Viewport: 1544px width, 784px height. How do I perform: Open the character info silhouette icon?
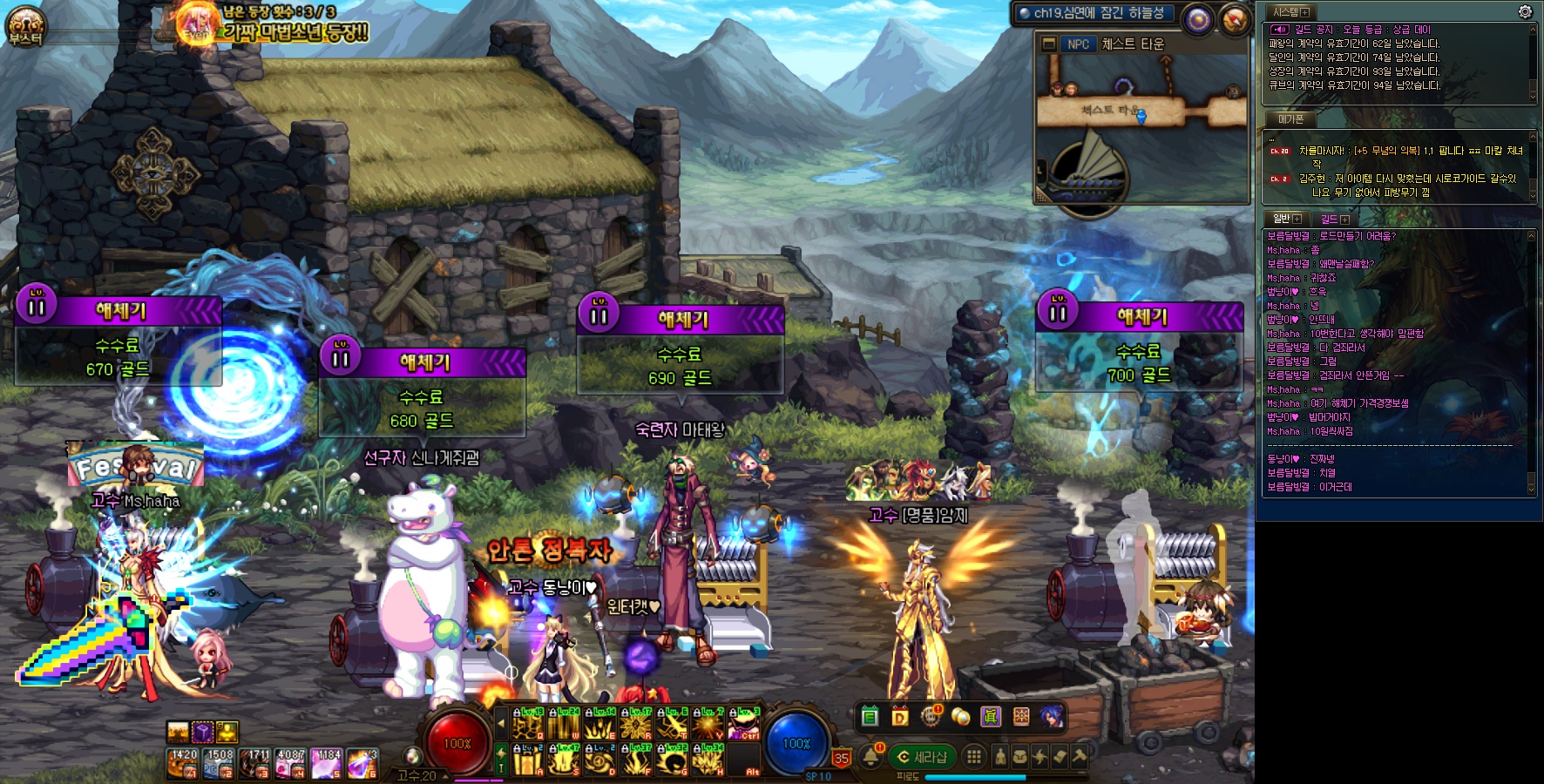pos(1000,757)
